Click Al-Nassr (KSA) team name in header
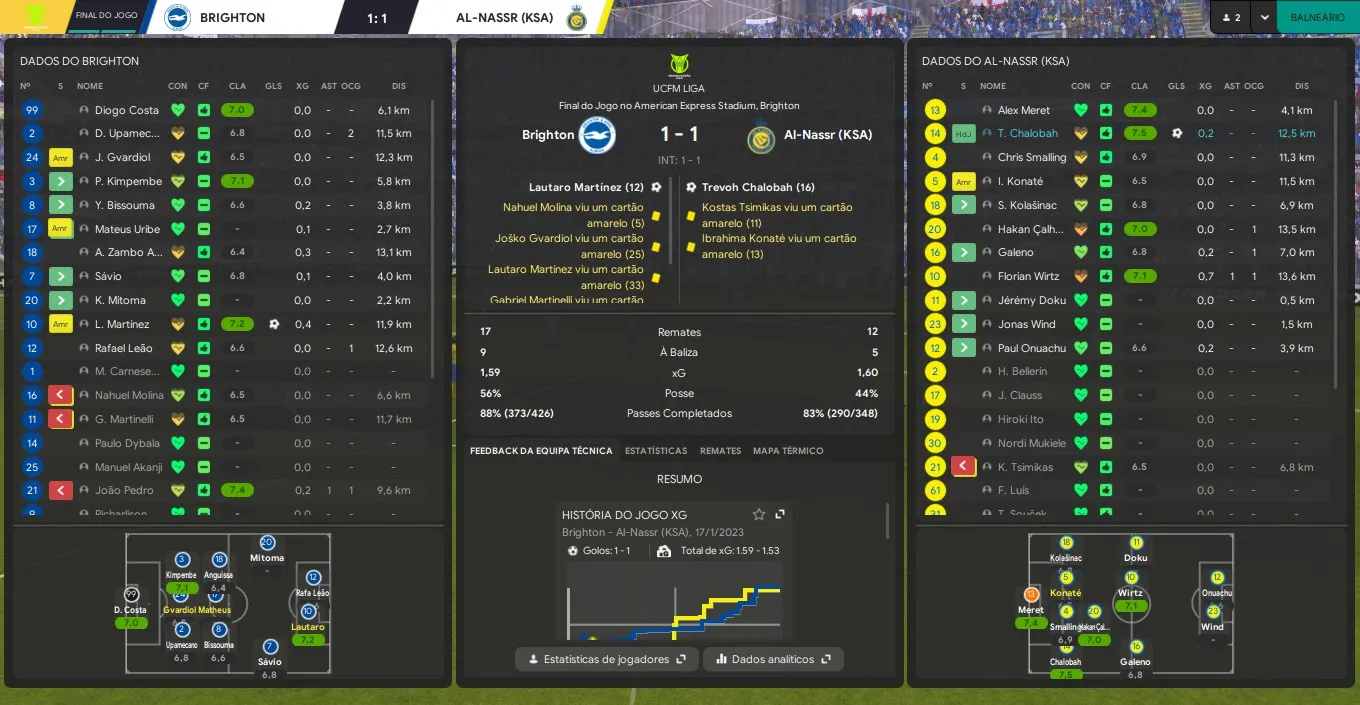This screenshot has height=705, width=1360. click(504, 17)
